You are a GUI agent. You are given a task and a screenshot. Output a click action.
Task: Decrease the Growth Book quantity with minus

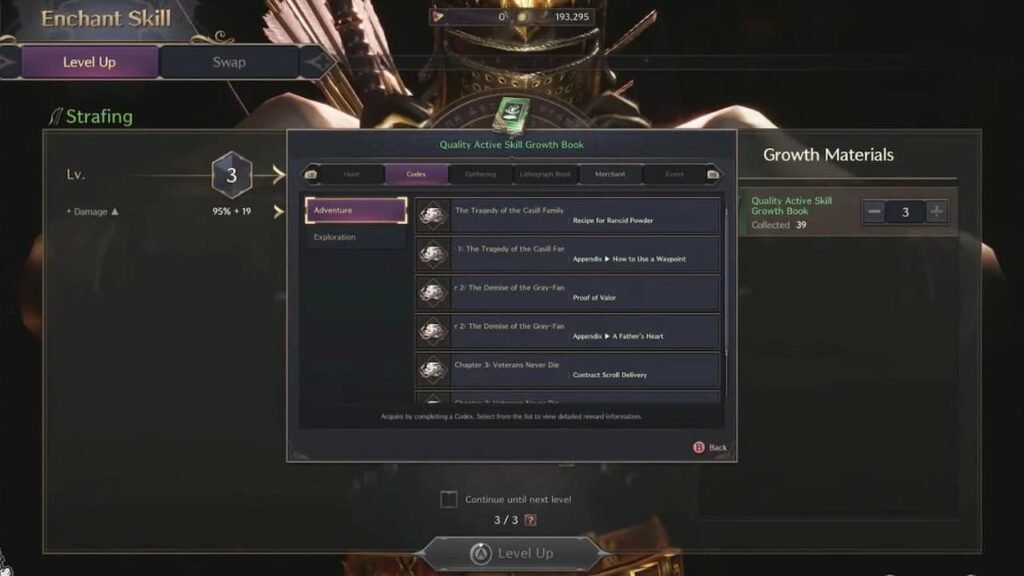point(874,212)
